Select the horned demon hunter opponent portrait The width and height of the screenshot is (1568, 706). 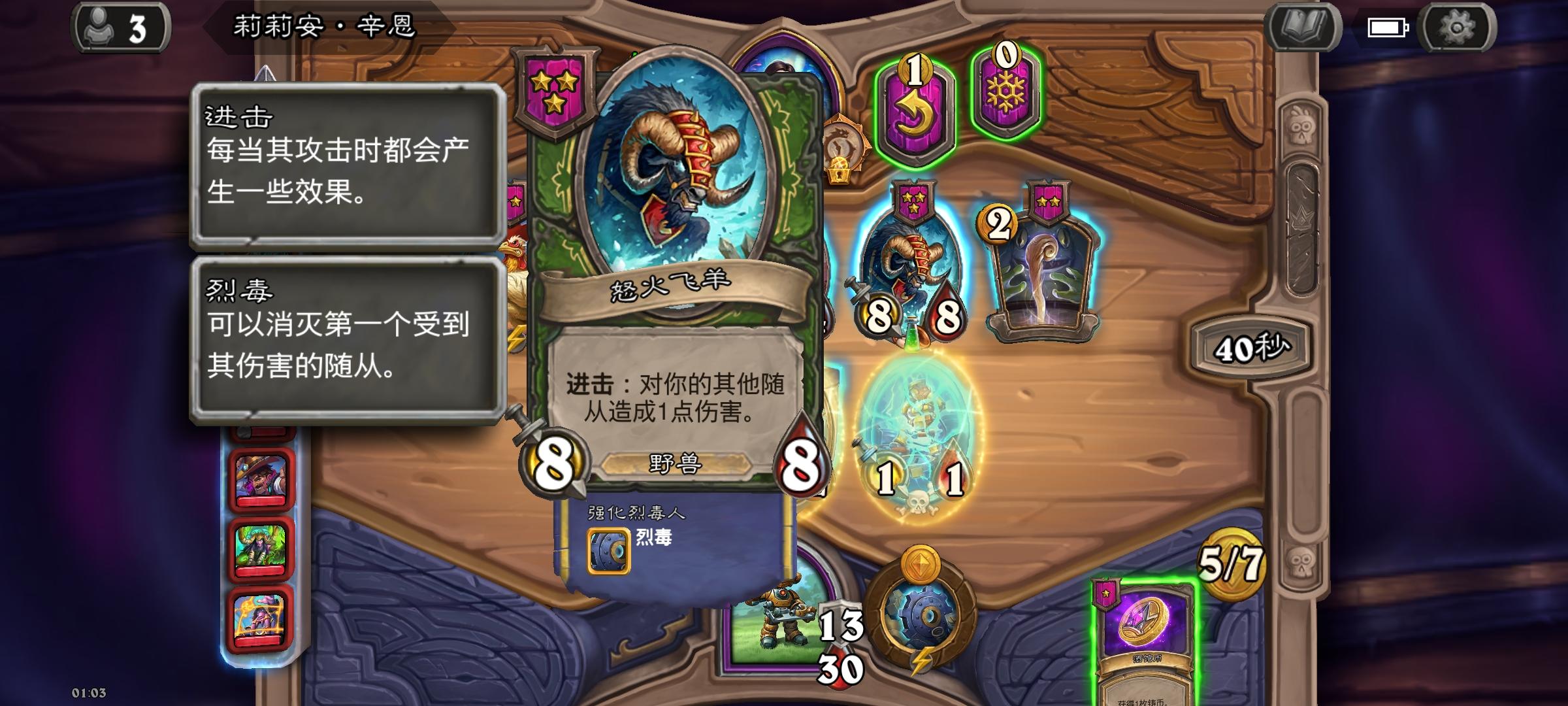click(261, 546)
